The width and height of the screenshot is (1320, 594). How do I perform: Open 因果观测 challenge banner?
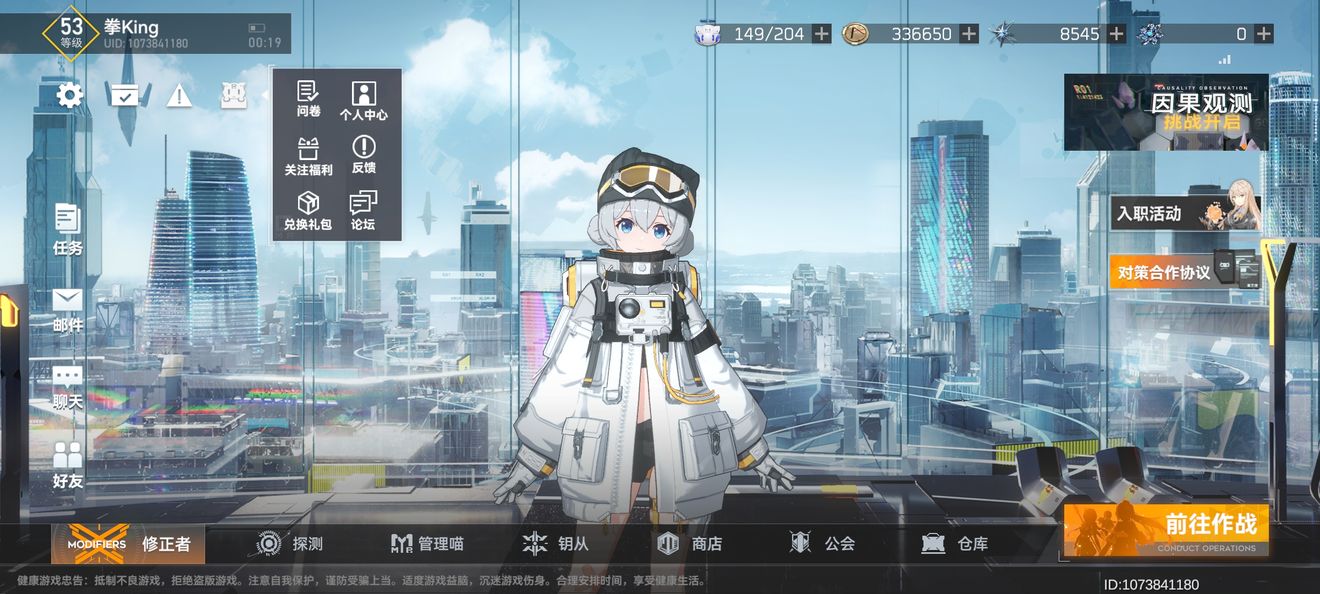click(1166, 112)
